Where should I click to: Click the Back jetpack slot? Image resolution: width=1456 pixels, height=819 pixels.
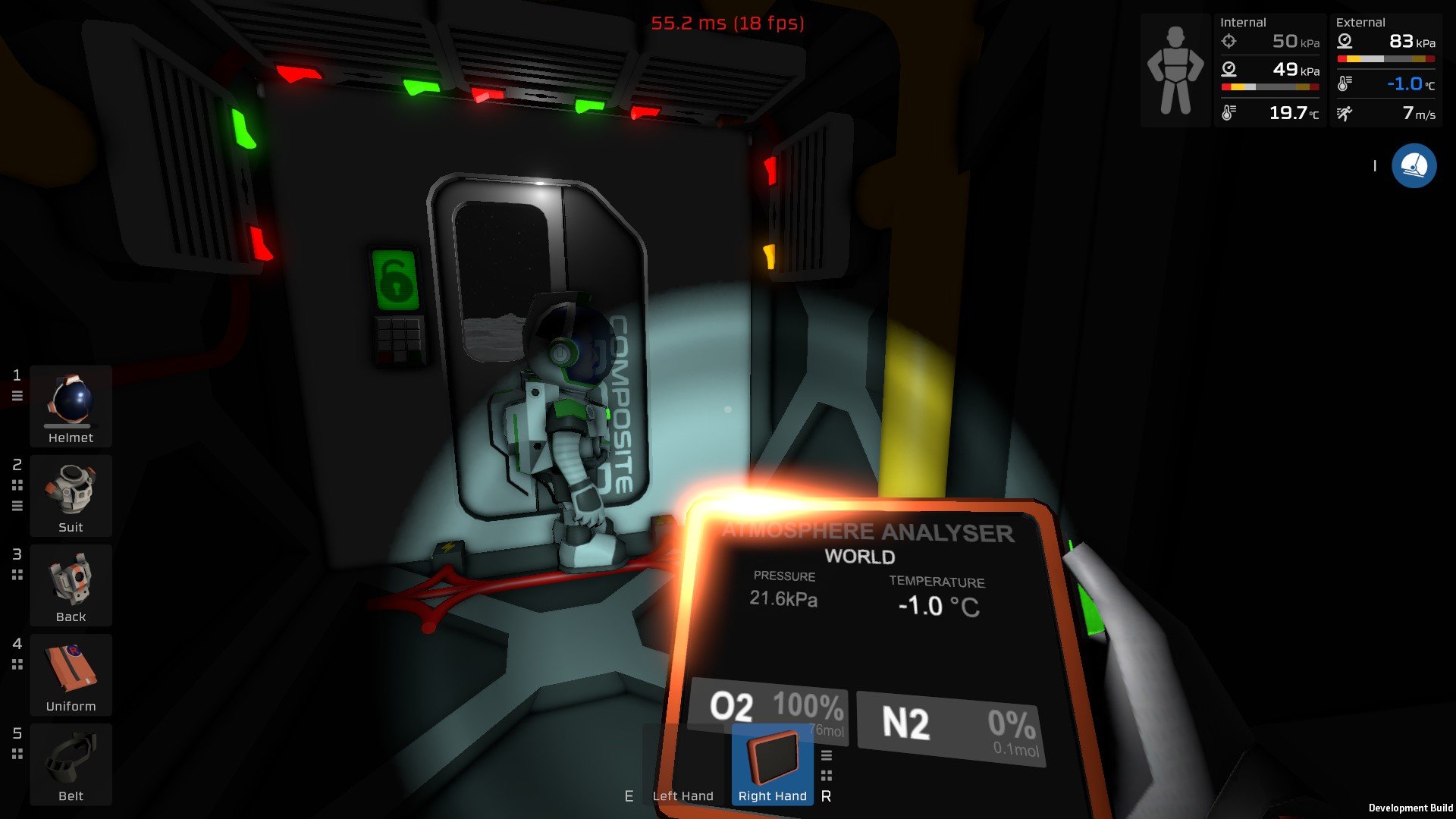[71, 585]
